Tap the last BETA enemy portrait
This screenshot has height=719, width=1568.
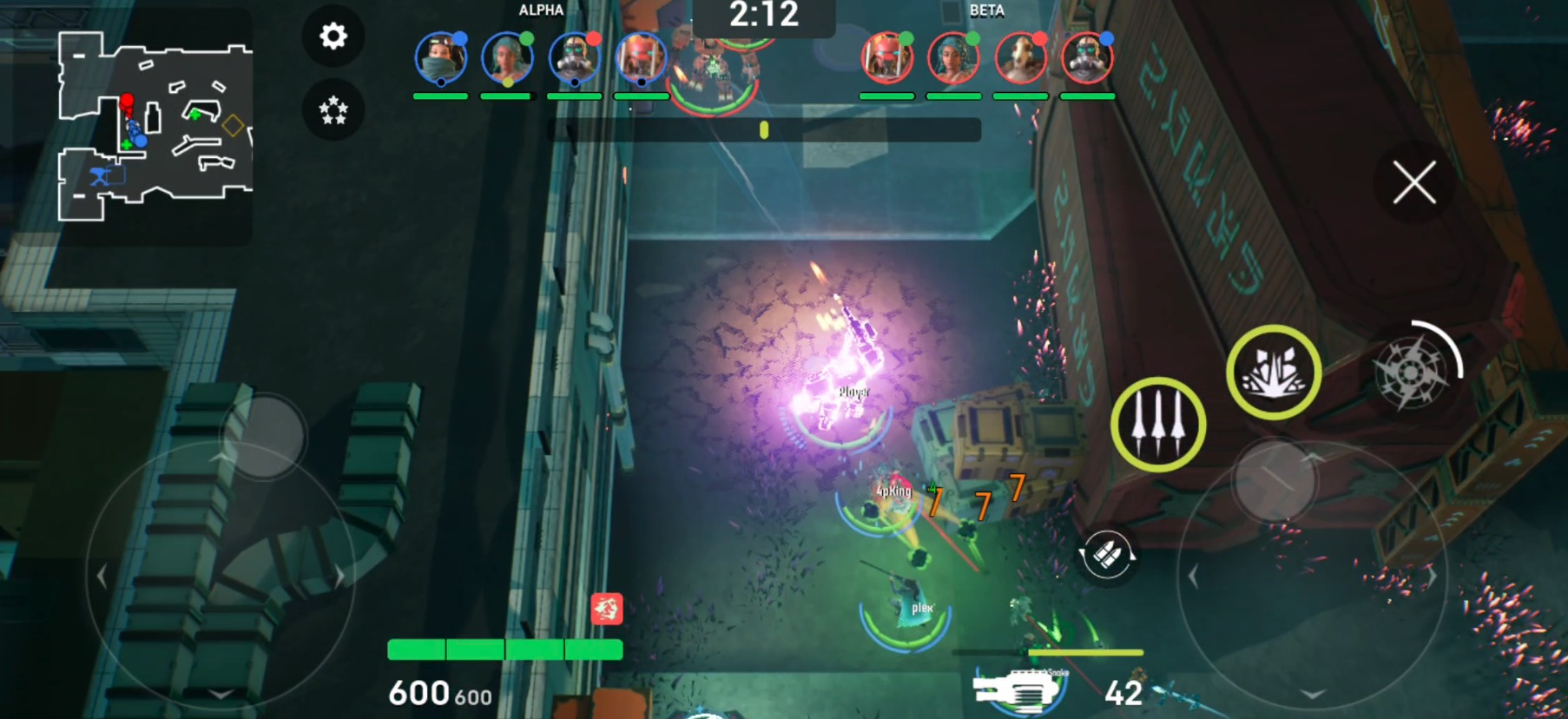pyautogui.click(x=1088, y=59)
